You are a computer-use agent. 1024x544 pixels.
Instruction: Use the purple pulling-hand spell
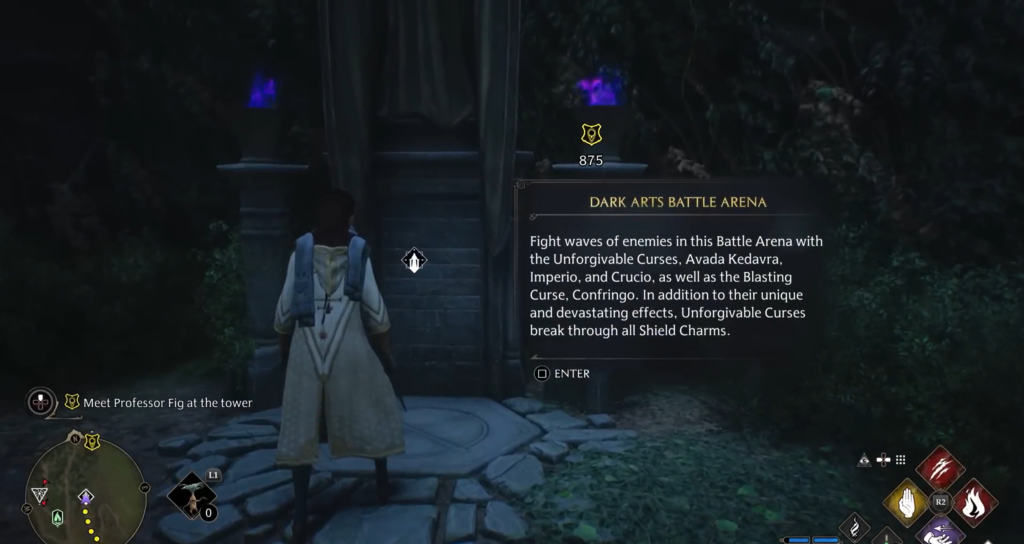click(x=940, y=530)
